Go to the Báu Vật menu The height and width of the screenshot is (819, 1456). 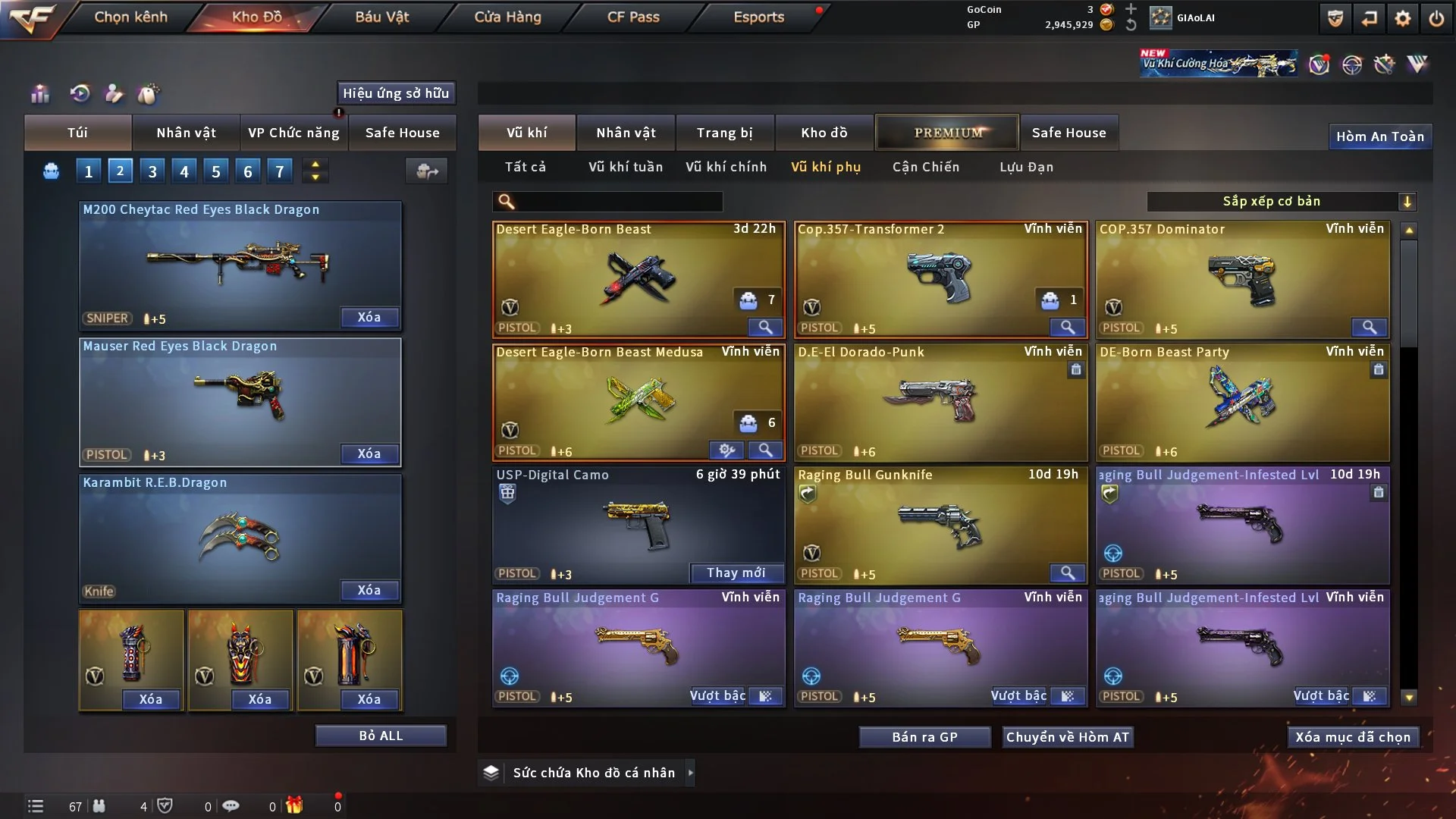pyautogui.click(x=381, y=17)
